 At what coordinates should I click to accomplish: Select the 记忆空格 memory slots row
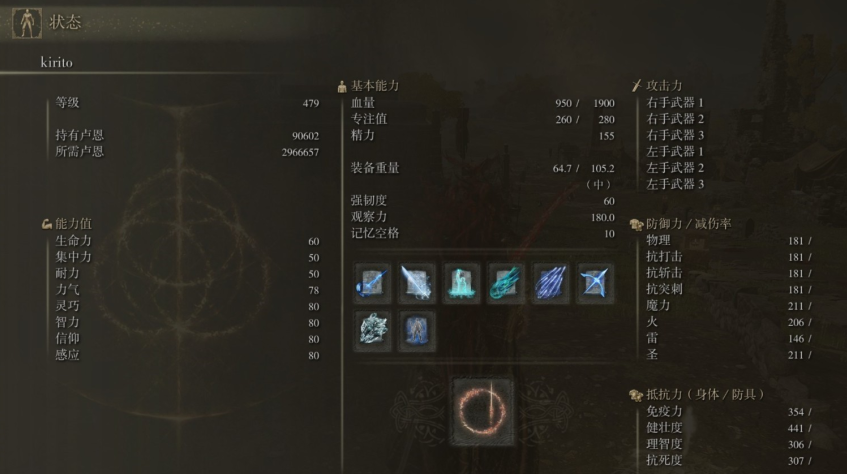coord(482,233)
